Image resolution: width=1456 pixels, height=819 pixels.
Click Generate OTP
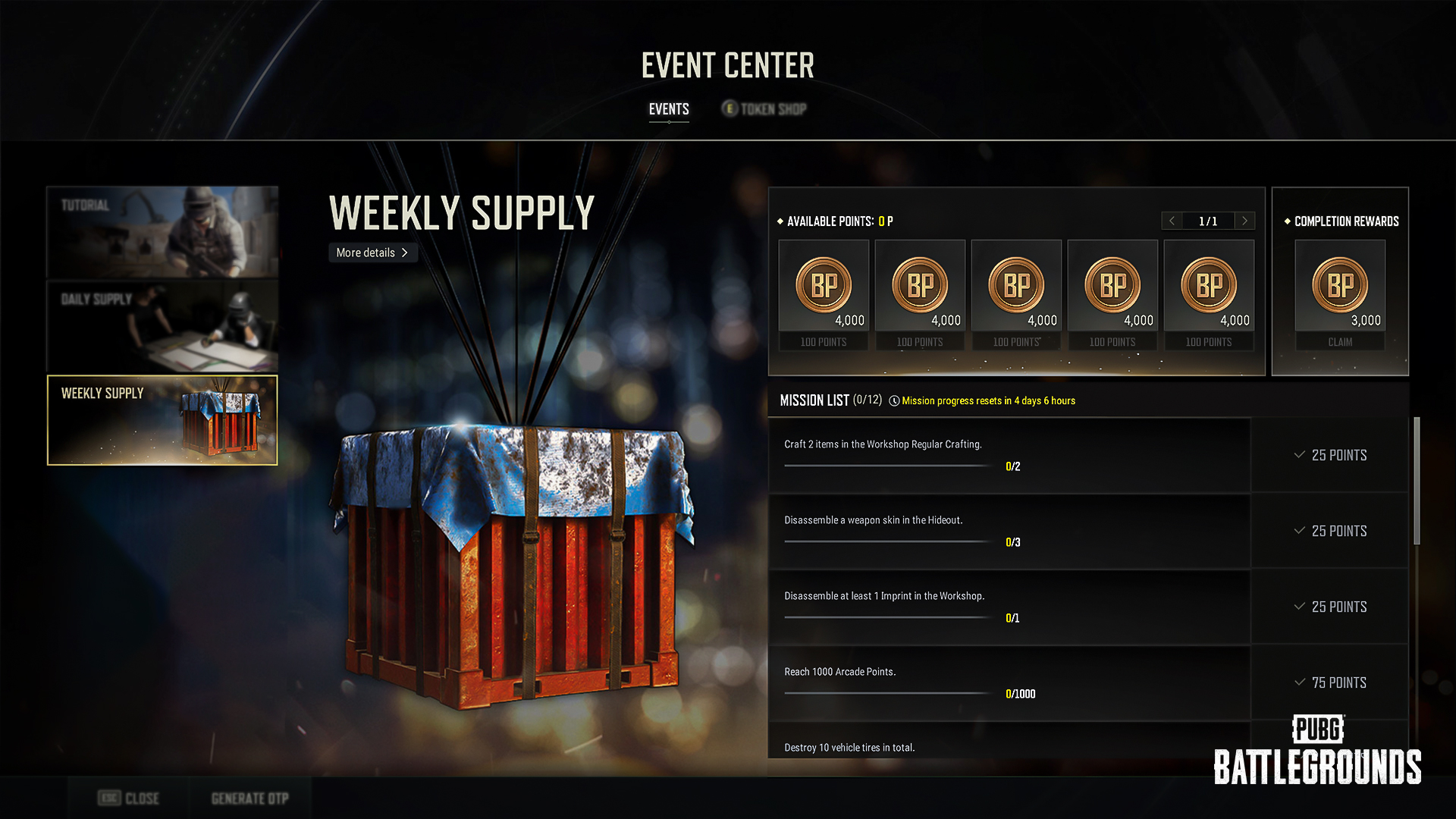[x=249, y=798]
